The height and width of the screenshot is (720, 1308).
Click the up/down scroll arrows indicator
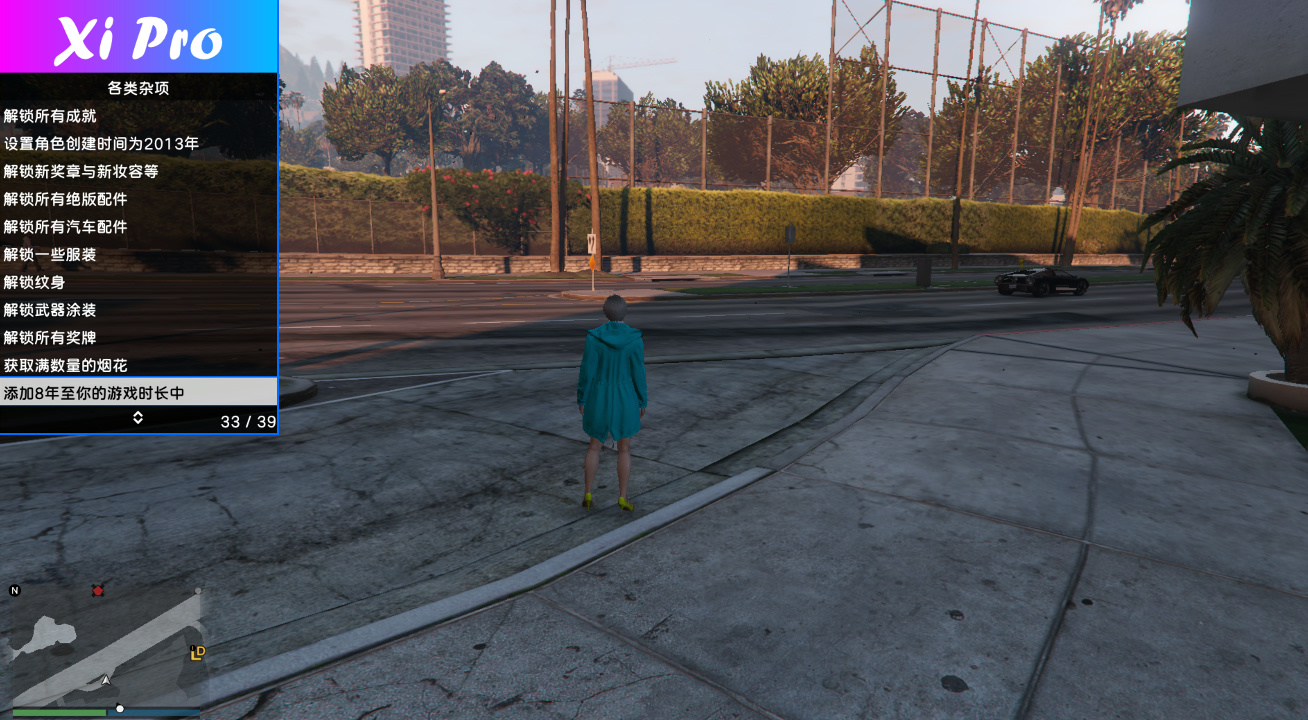(x=138, y=418)
